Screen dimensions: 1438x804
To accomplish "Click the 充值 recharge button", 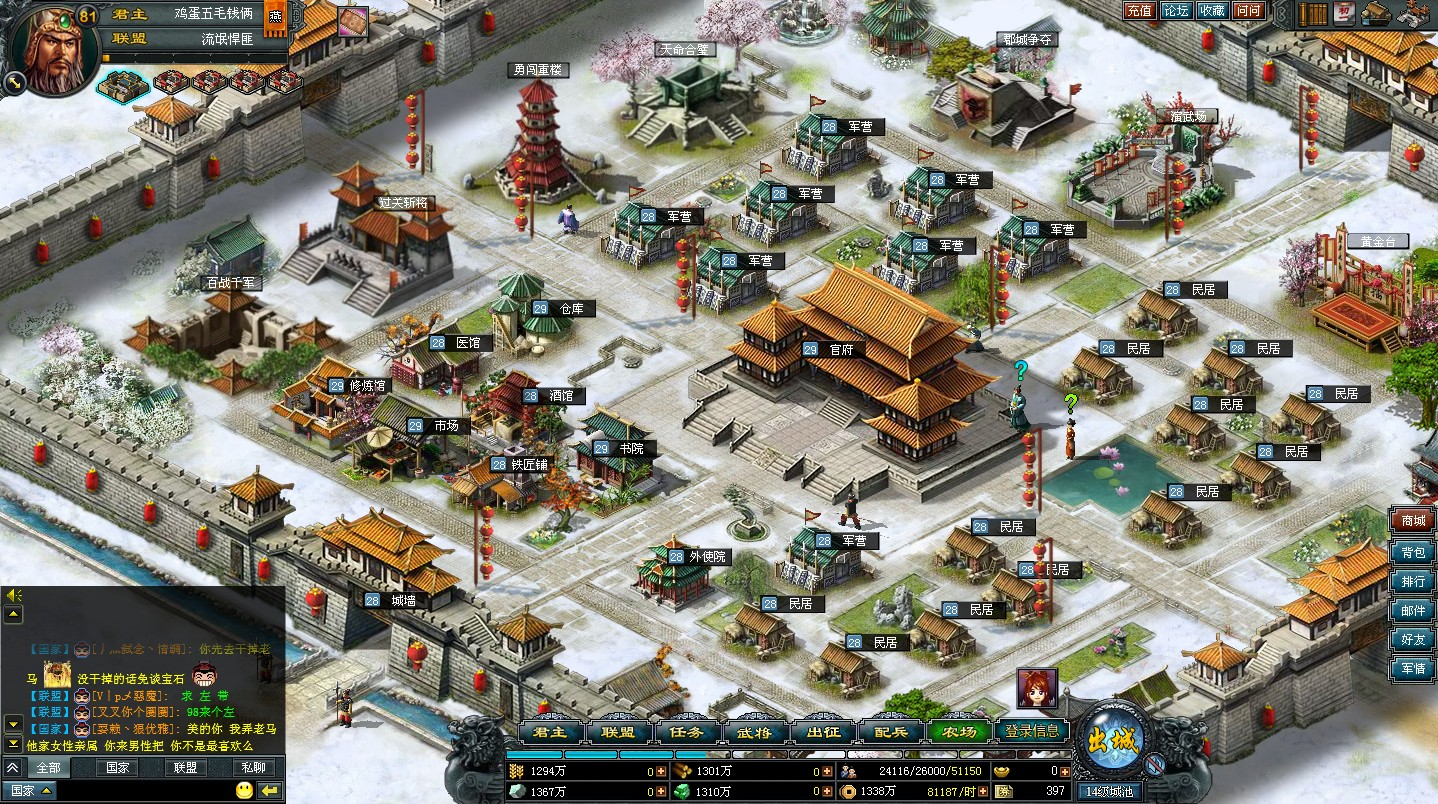I will (x=1139, y=11).
